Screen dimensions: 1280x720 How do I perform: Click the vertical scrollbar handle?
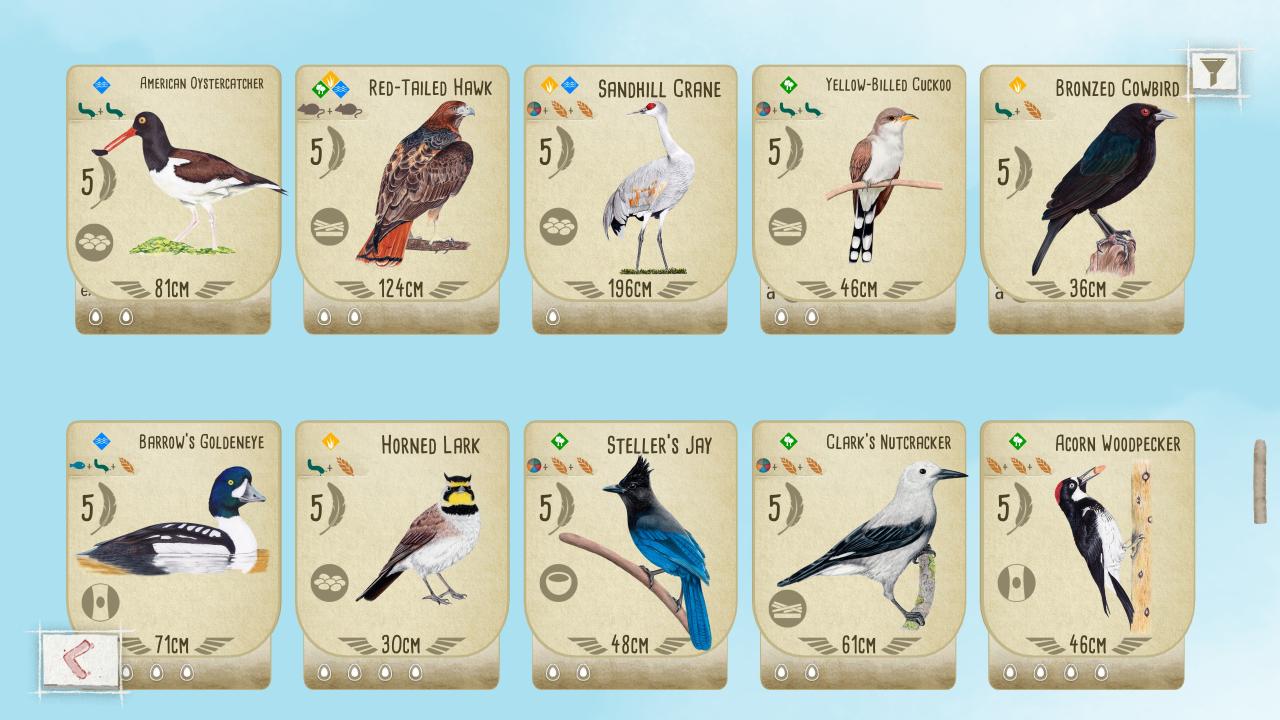pyautogui.click(x=1260, y=481)
